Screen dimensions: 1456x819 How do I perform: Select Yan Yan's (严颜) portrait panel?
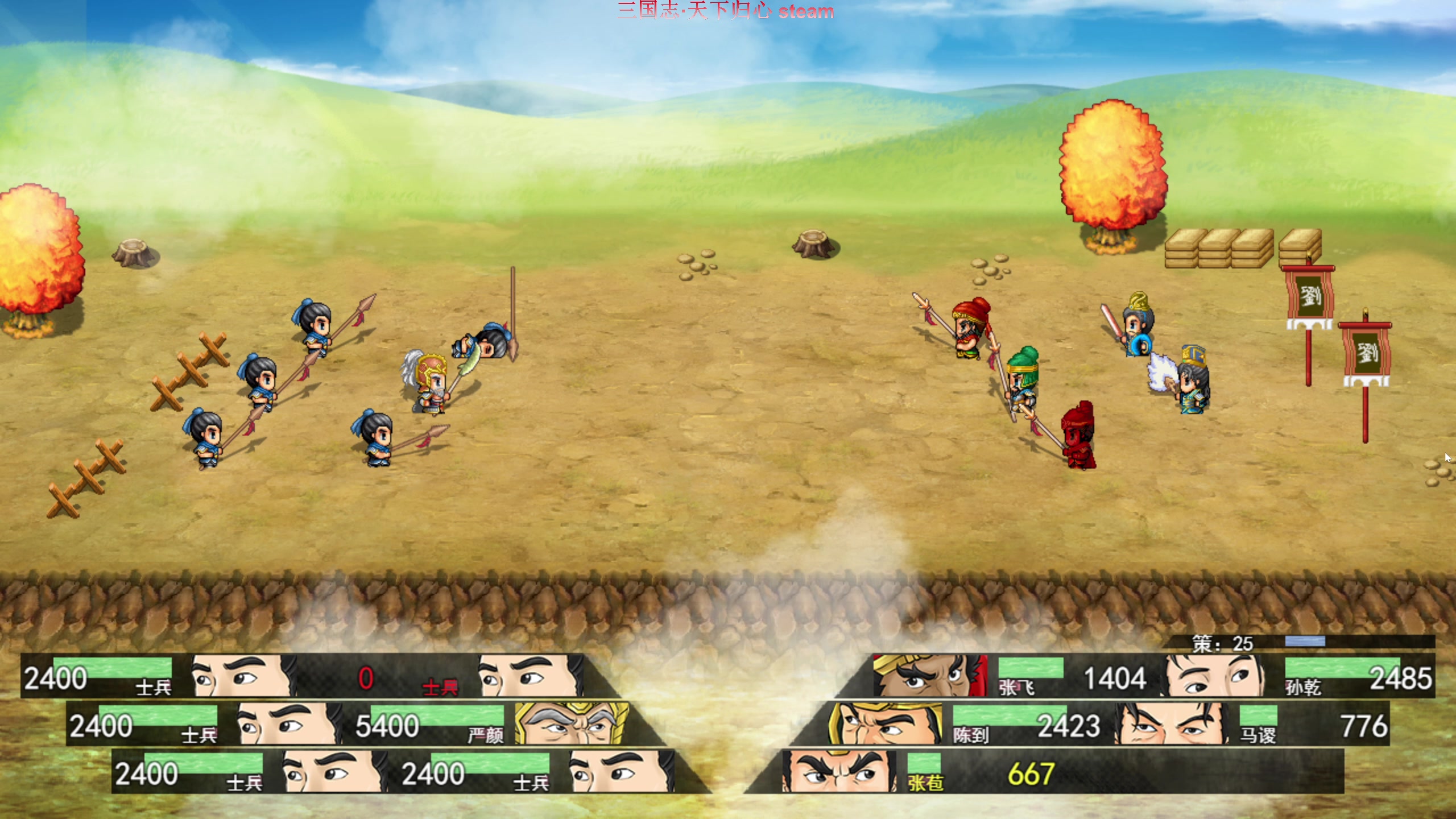click(572, 724)
